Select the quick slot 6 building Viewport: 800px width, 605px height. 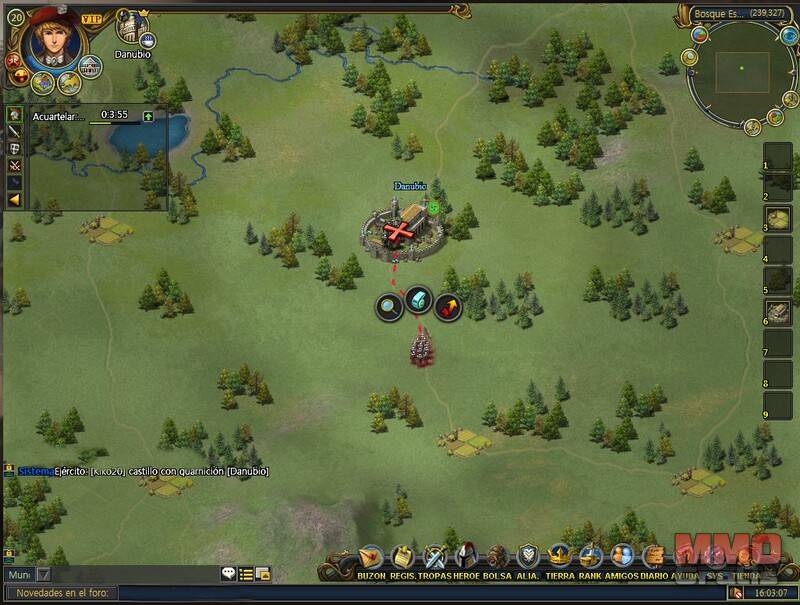(778, 312)
